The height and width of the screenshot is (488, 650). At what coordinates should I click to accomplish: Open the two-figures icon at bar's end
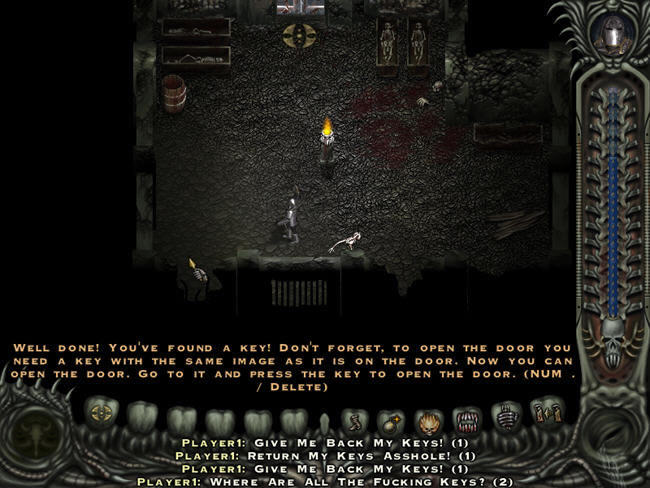(x=546, y=412)
